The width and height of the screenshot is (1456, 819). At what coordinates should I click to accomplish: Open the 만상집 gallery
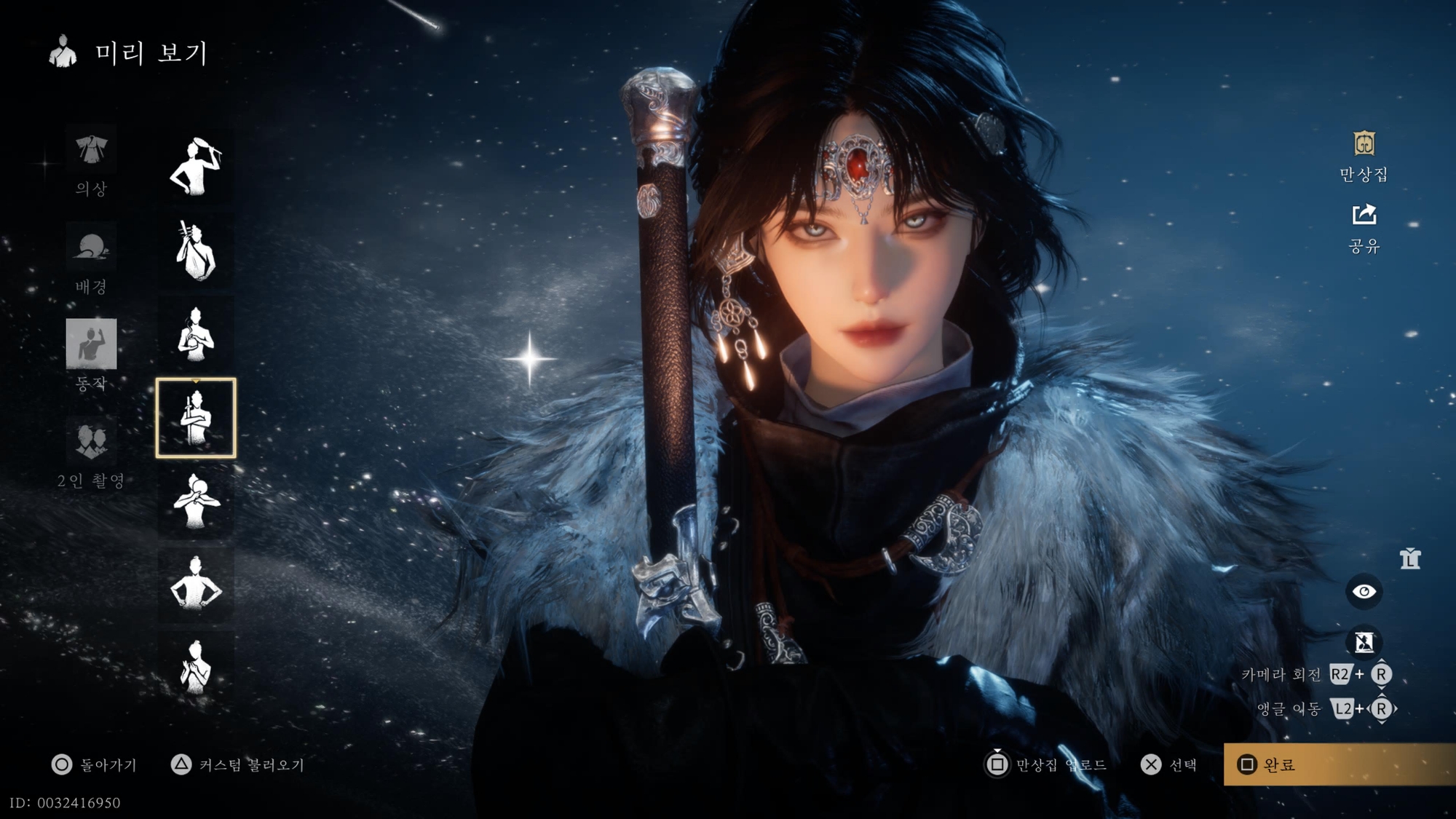click(1364, 155)
